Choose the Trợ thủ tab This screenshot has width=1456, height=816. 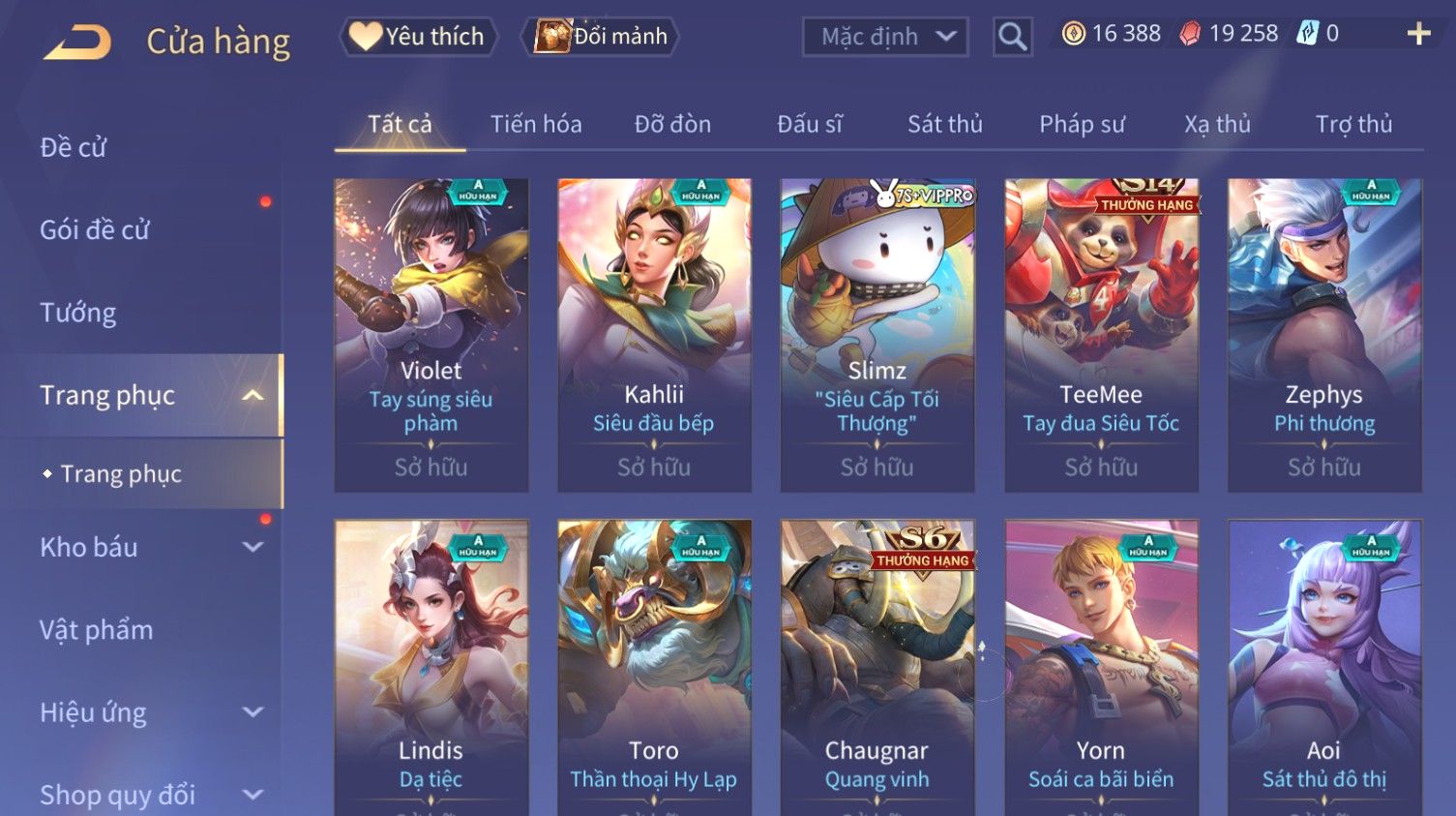point(1353,125)
